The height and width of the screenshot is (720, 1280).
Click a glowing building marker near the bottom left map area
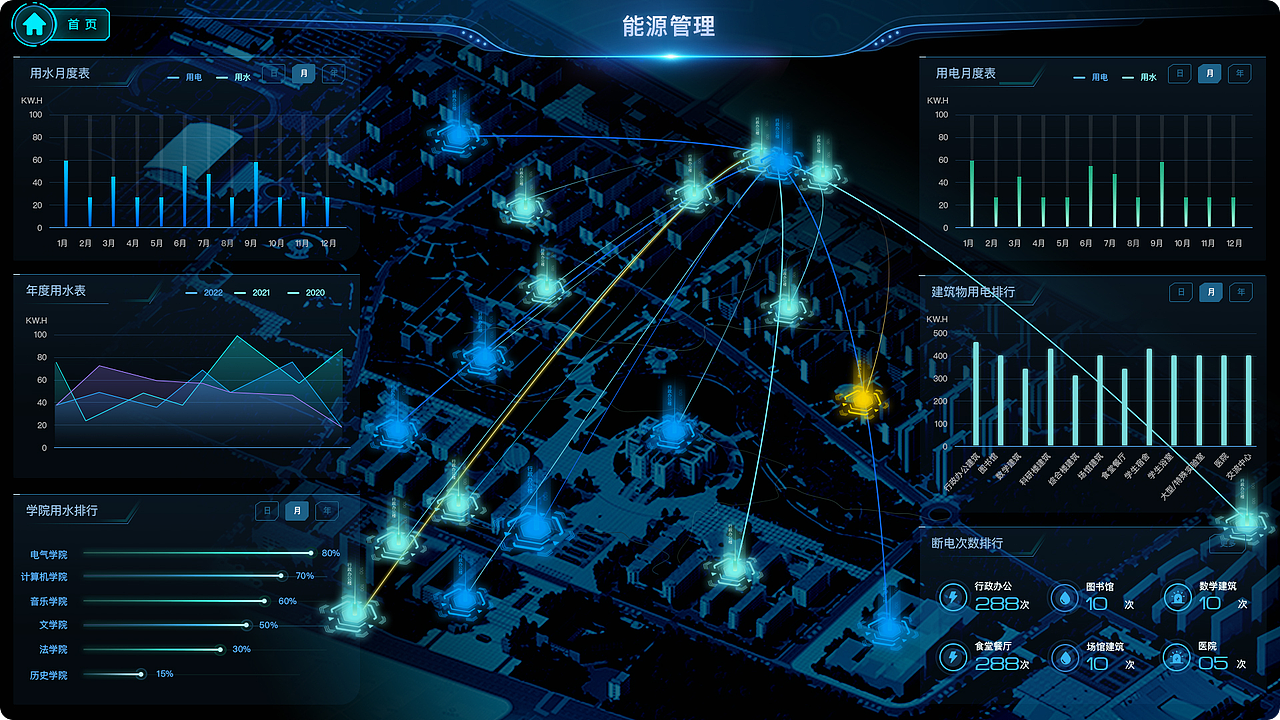point(355,618)
